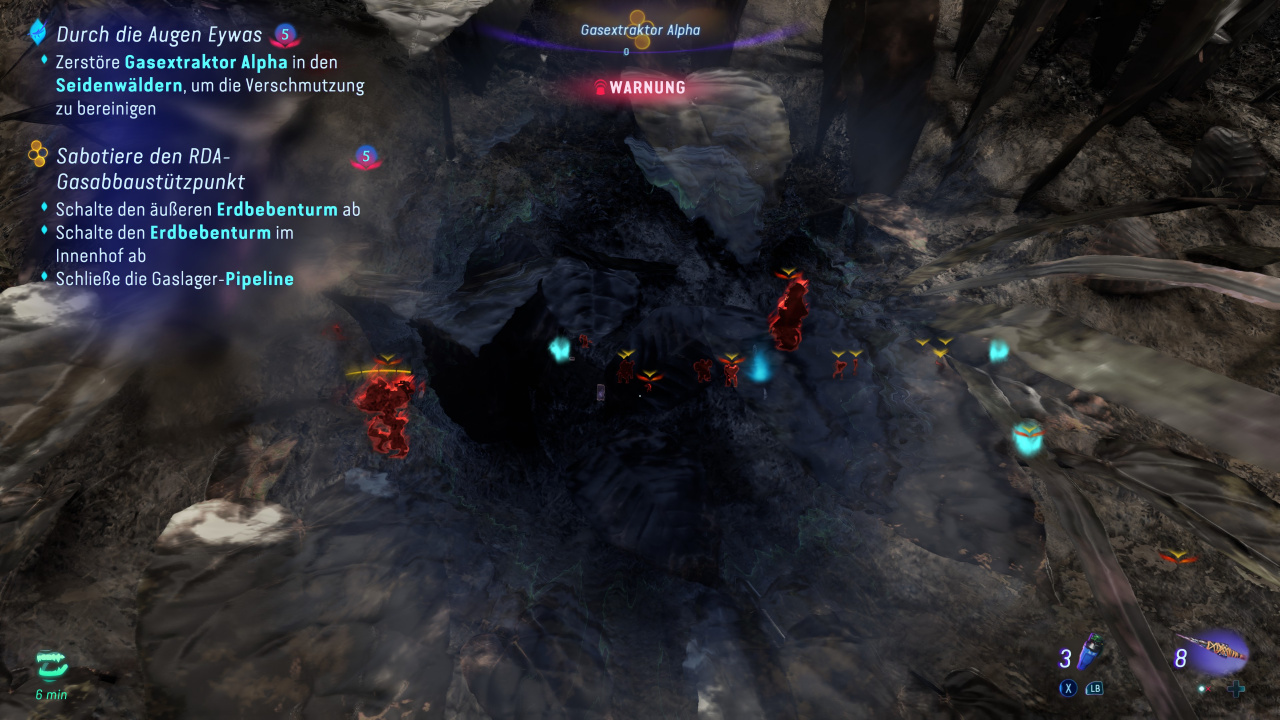Select the Durch die Augen Eywas quest
The height and width of the screenshot is (720, 1280).
(158, 35)
